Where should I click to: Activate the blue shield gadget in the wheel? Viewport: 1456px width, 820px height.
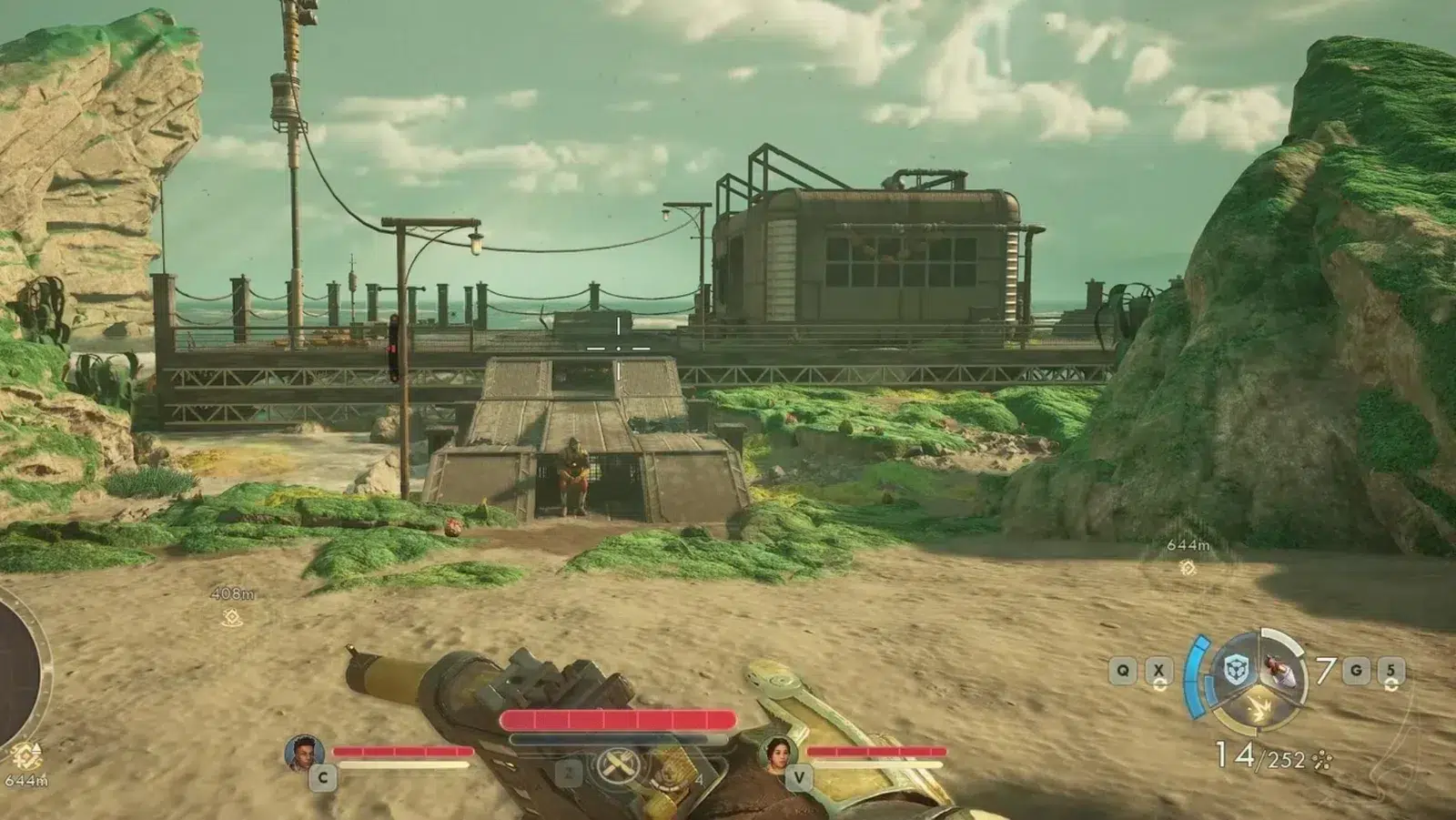pos(1235,672)
